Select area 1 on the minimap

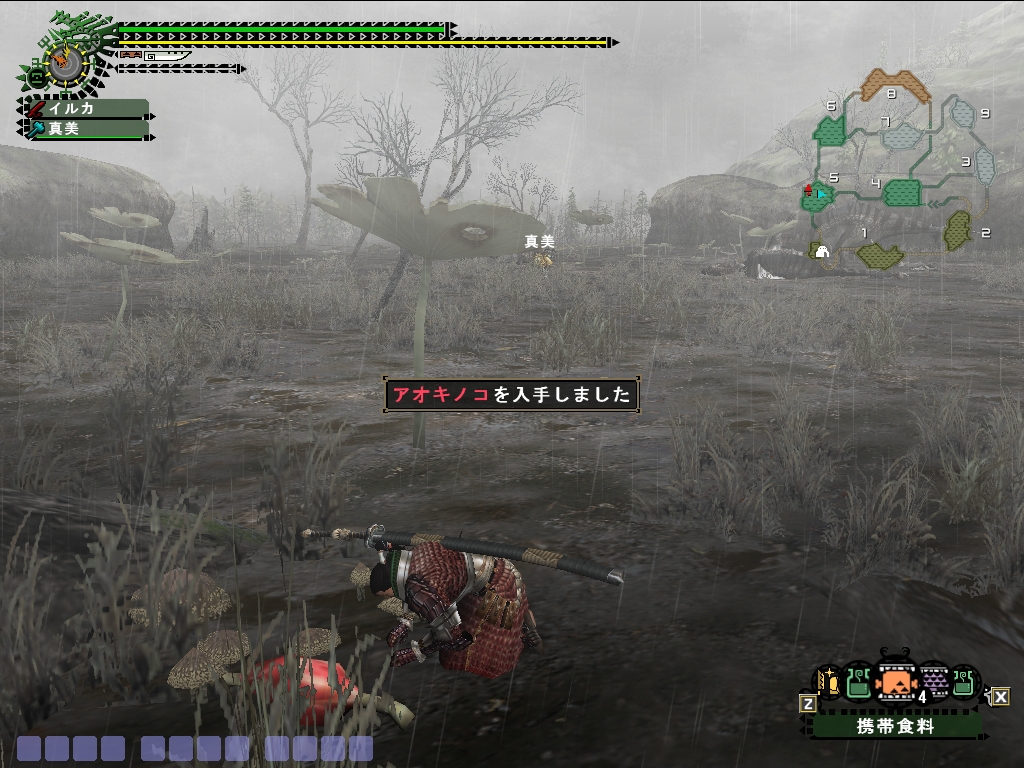(x=880, y=255)
